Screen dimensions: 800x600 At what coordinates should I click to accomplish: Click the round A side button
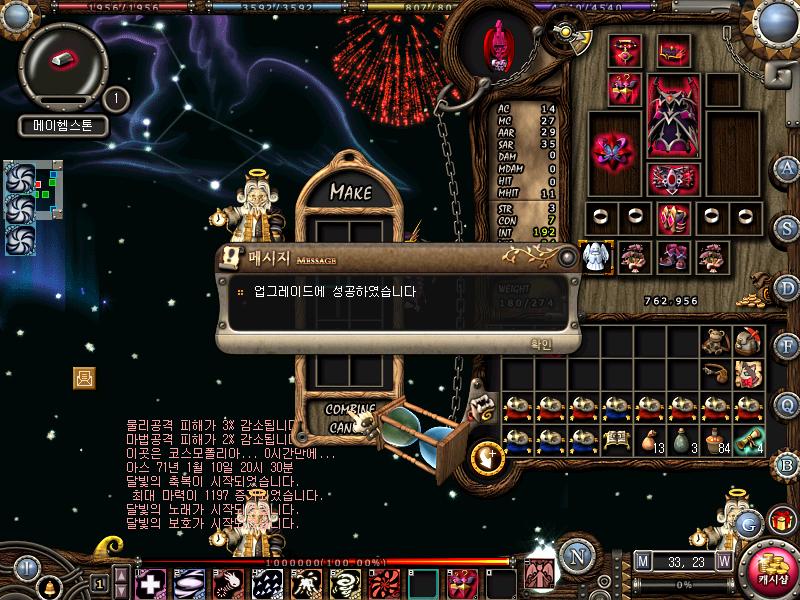[x=787, y=167]
